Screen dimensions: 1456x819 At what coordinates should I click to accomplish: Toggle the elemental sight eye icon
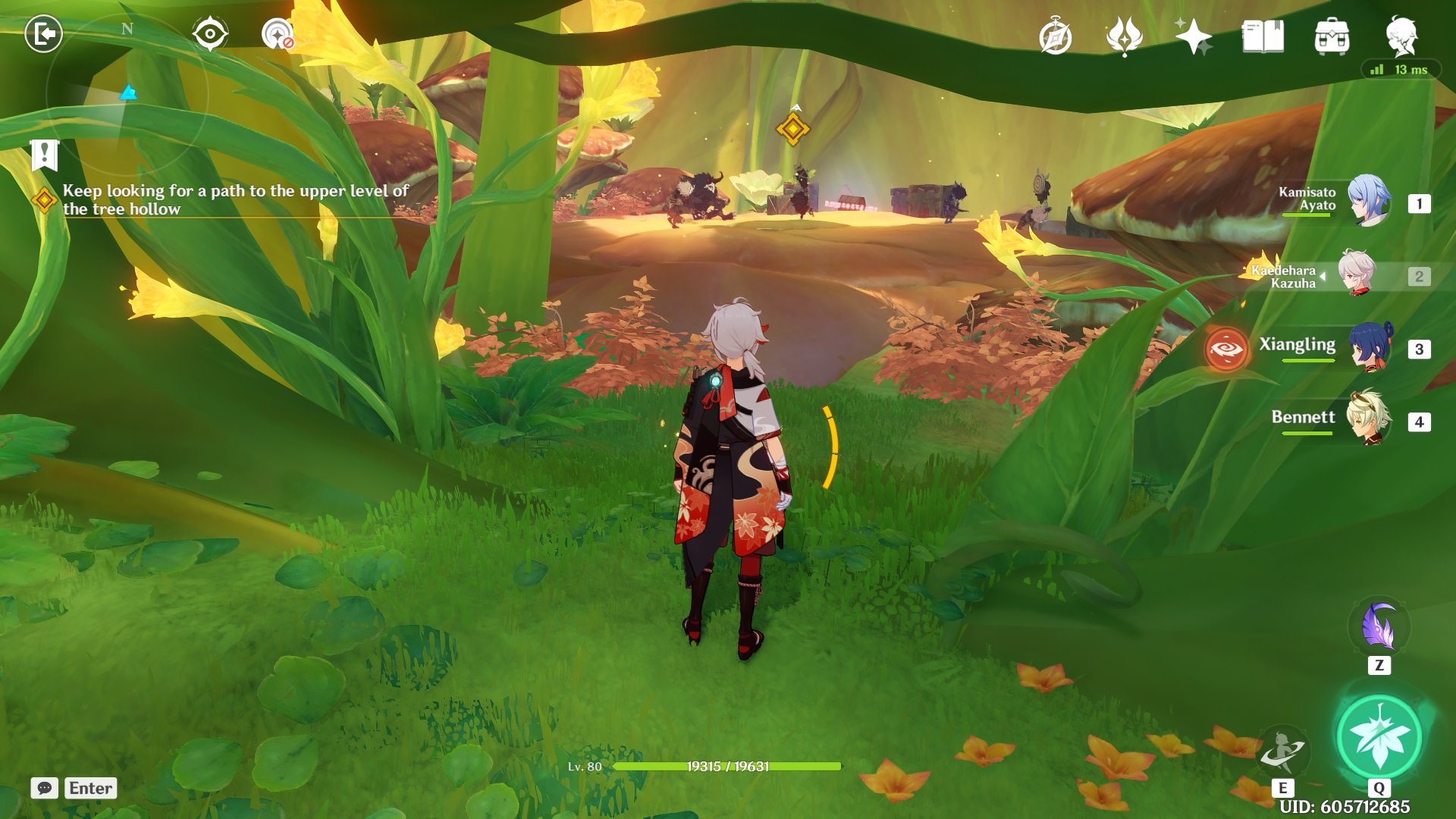click(x=209, y=34)
